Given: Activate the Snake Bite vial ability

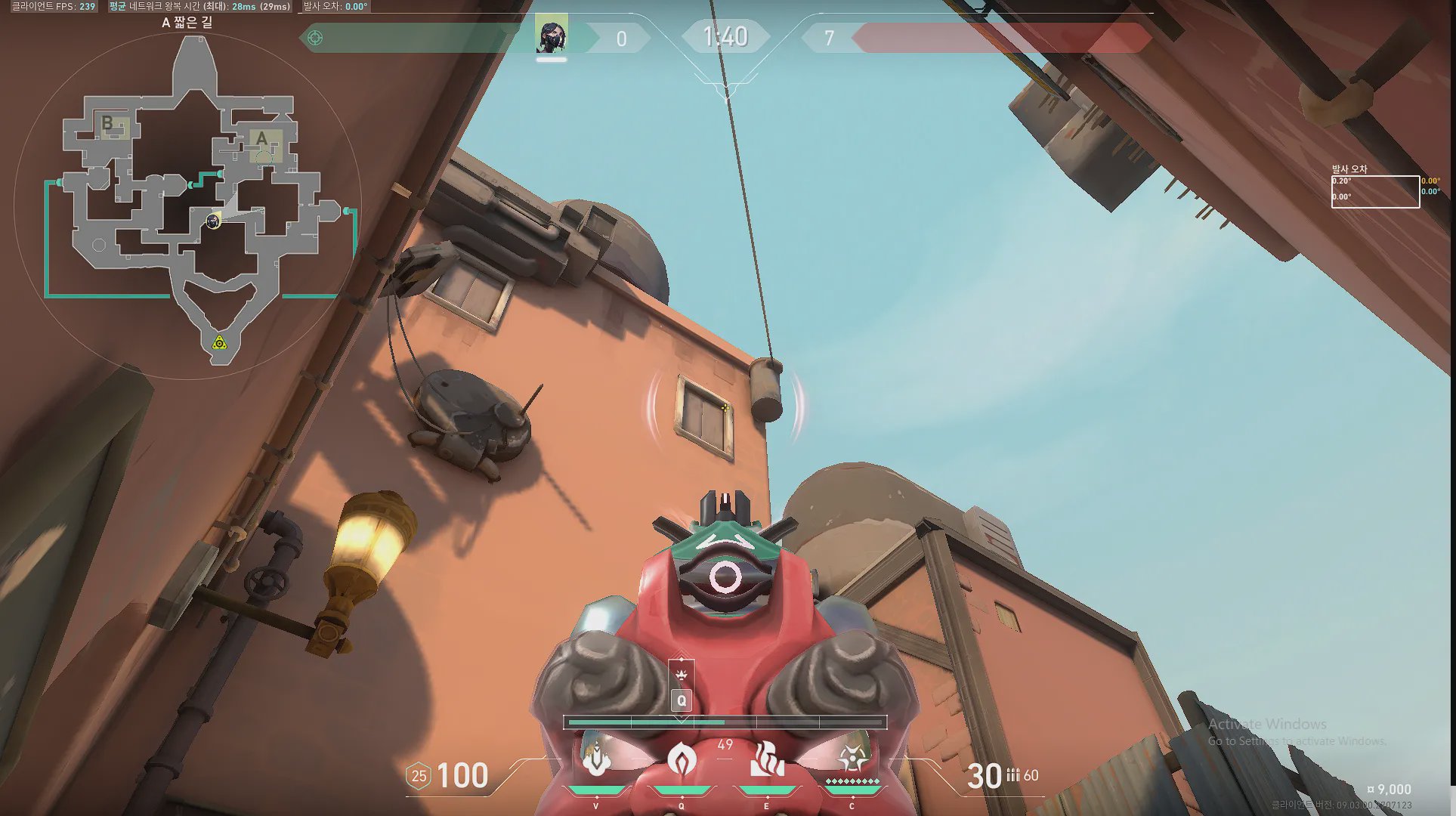Looking at the screenshot, I should point(596,759).
